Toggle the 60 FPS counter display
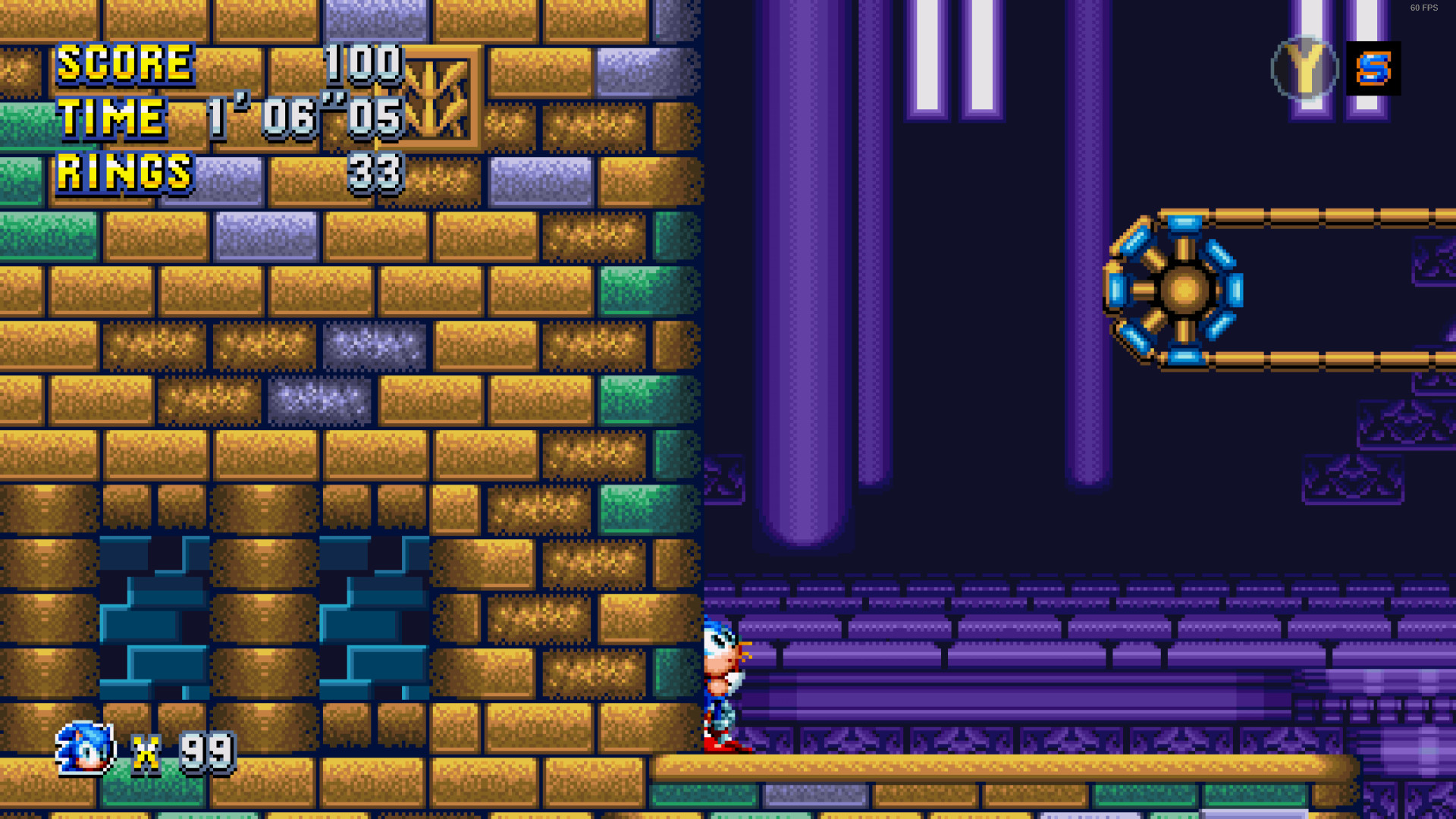The image size is (1456, 819). click(x=1425, y=8)
